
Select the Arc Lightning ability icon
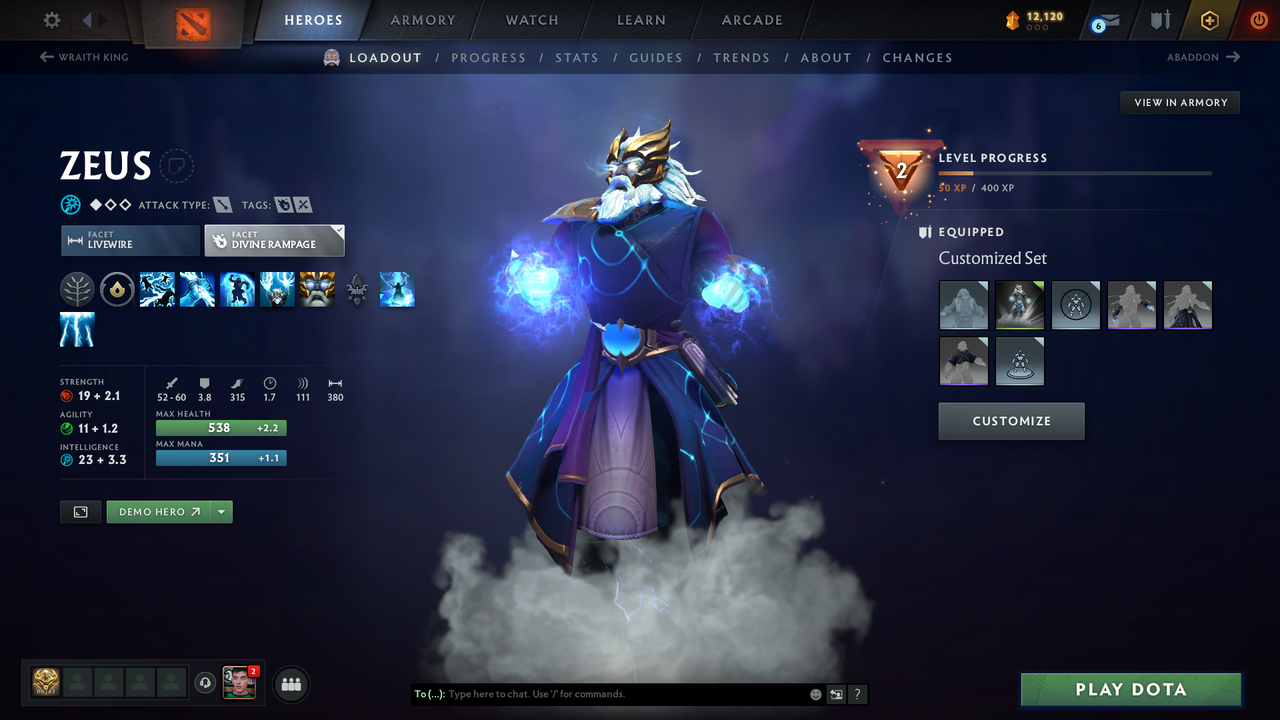point(157,290)
